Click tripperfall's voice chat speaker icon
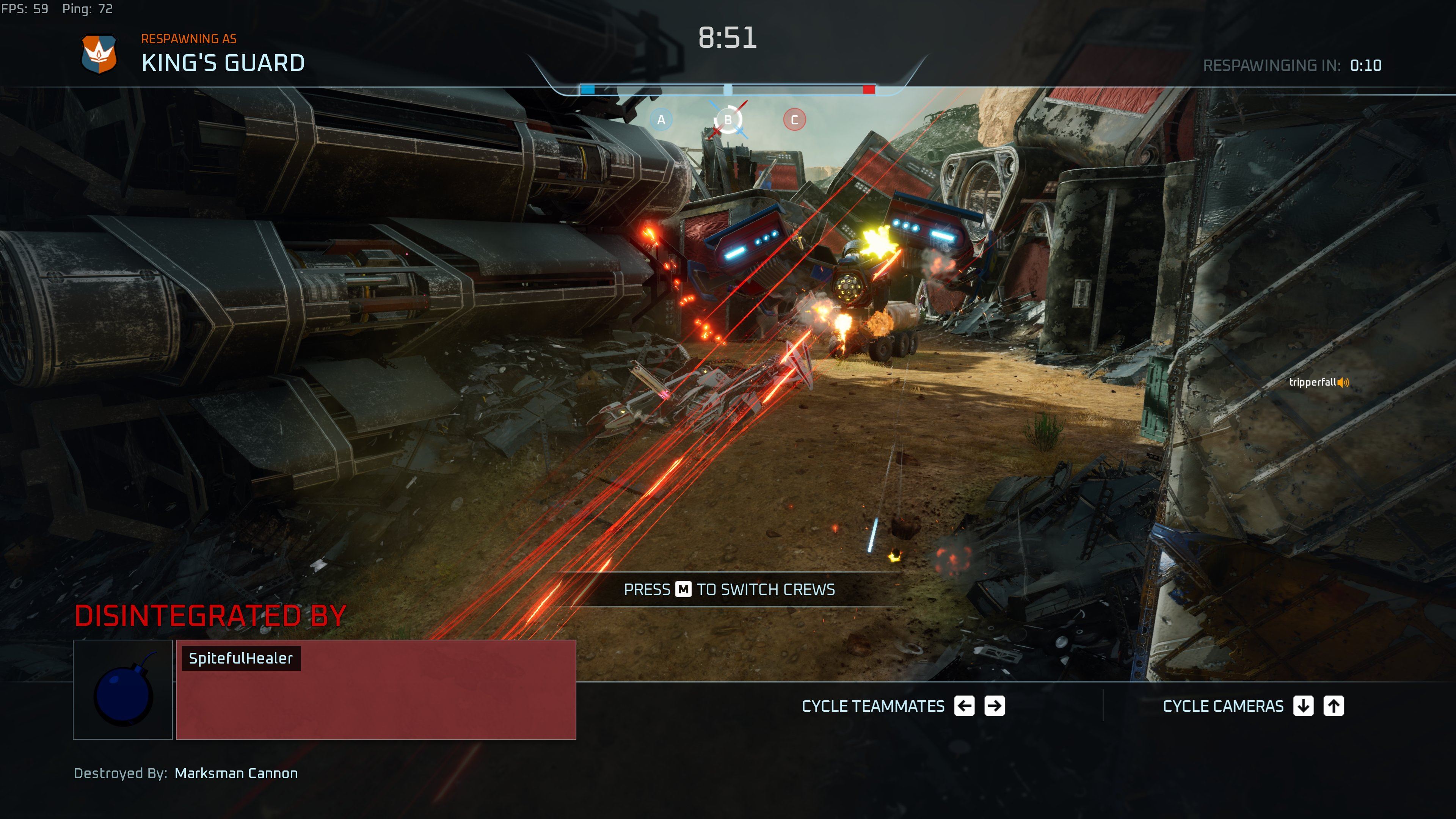 1343,383
